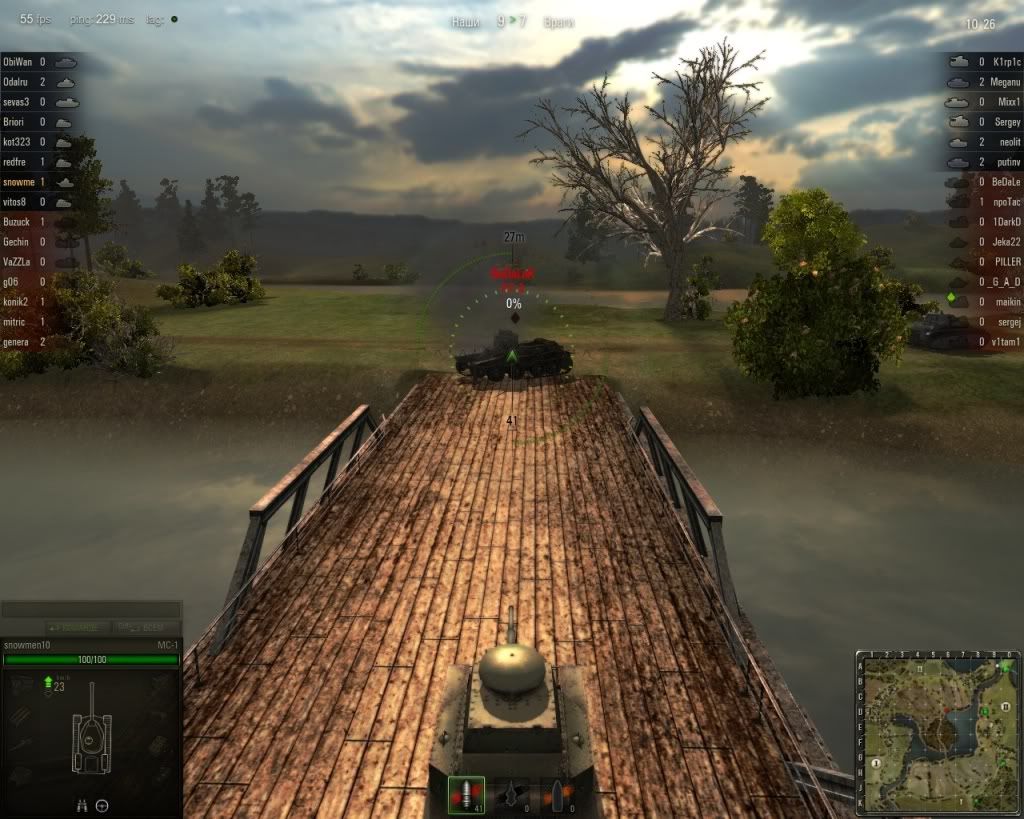1024x819 pixels.
Task: Open the chat message box above the damage panel
Action: [91, 609]
